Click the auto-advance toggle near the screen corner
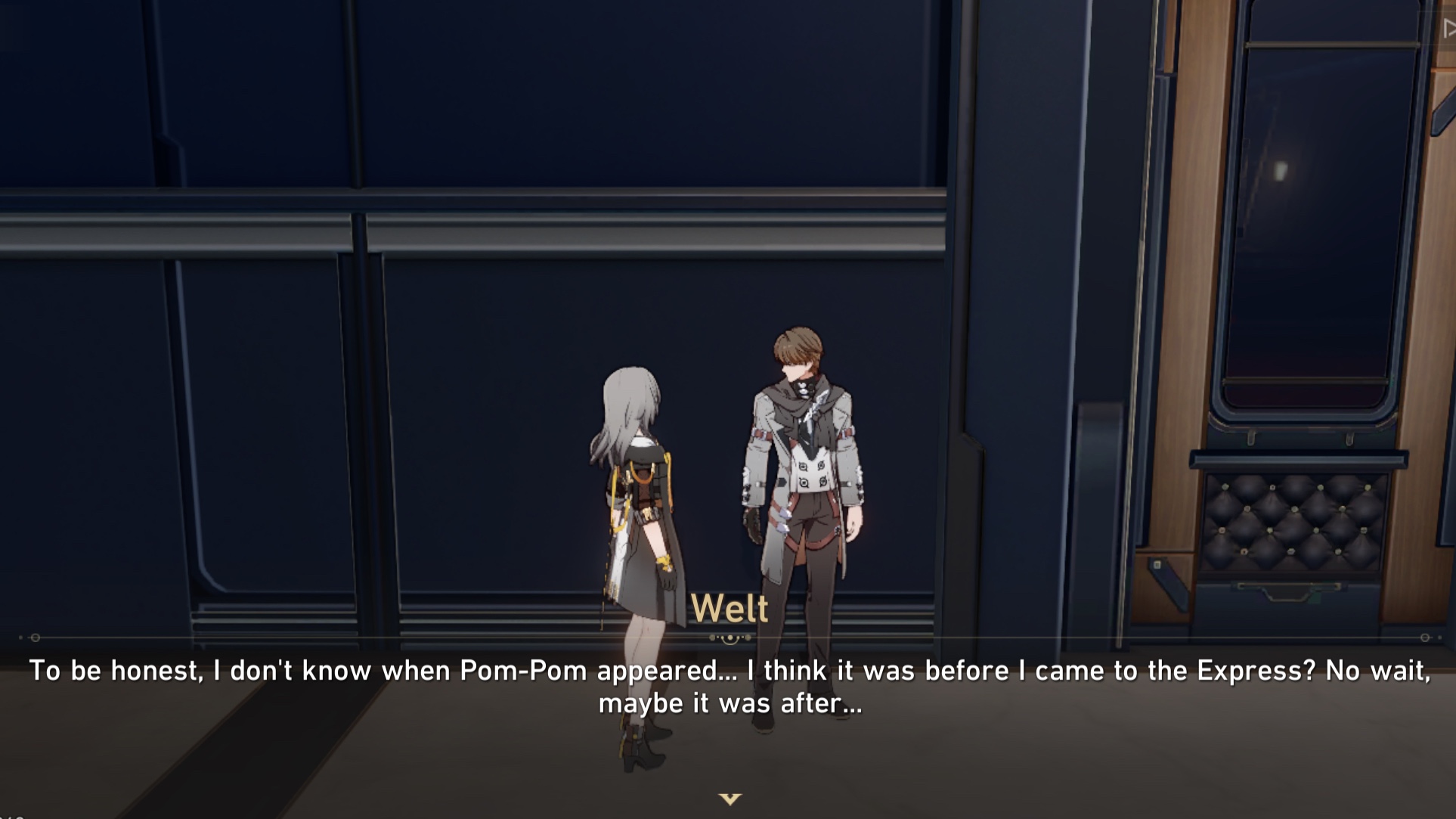The image size is (1456, 819). (x=1447, y=27)
